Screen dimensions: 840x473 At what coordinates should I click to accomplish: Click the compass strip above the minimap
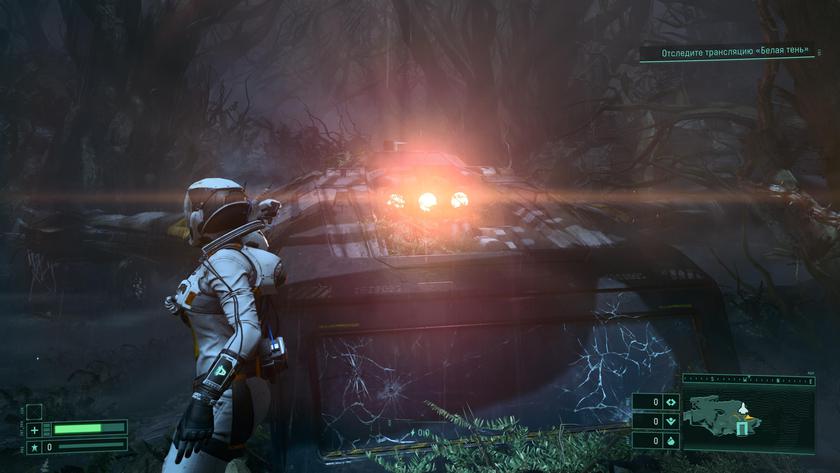point(749,380)
